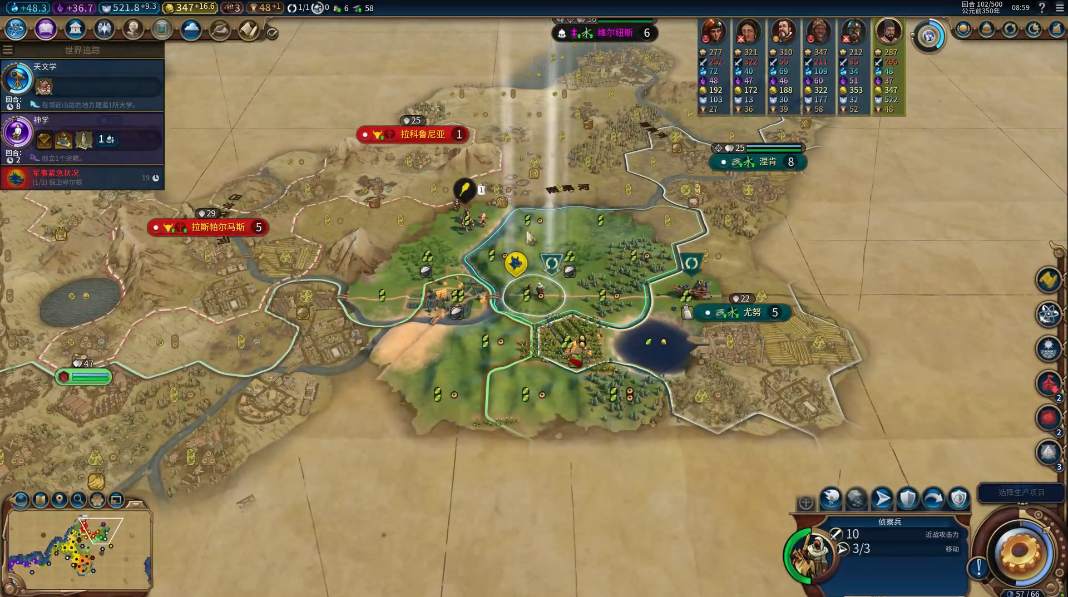This screenshot has width=1068, height=597.
Task: Open the government panel icon
Action: pyautogui.click(x=74, y=29)
